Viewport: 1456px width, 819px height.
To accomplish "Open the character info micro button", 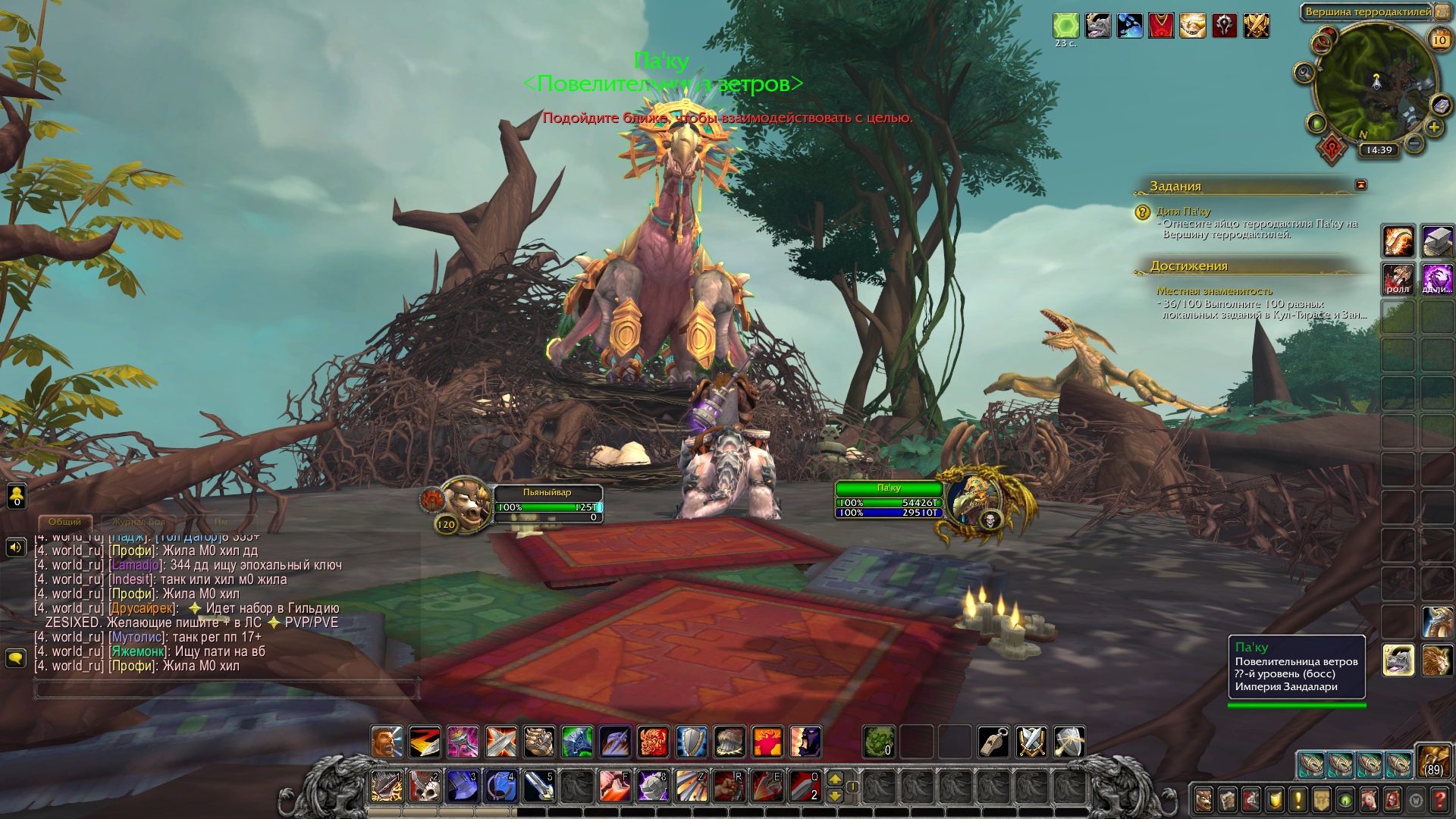I will pos(1203,800).
